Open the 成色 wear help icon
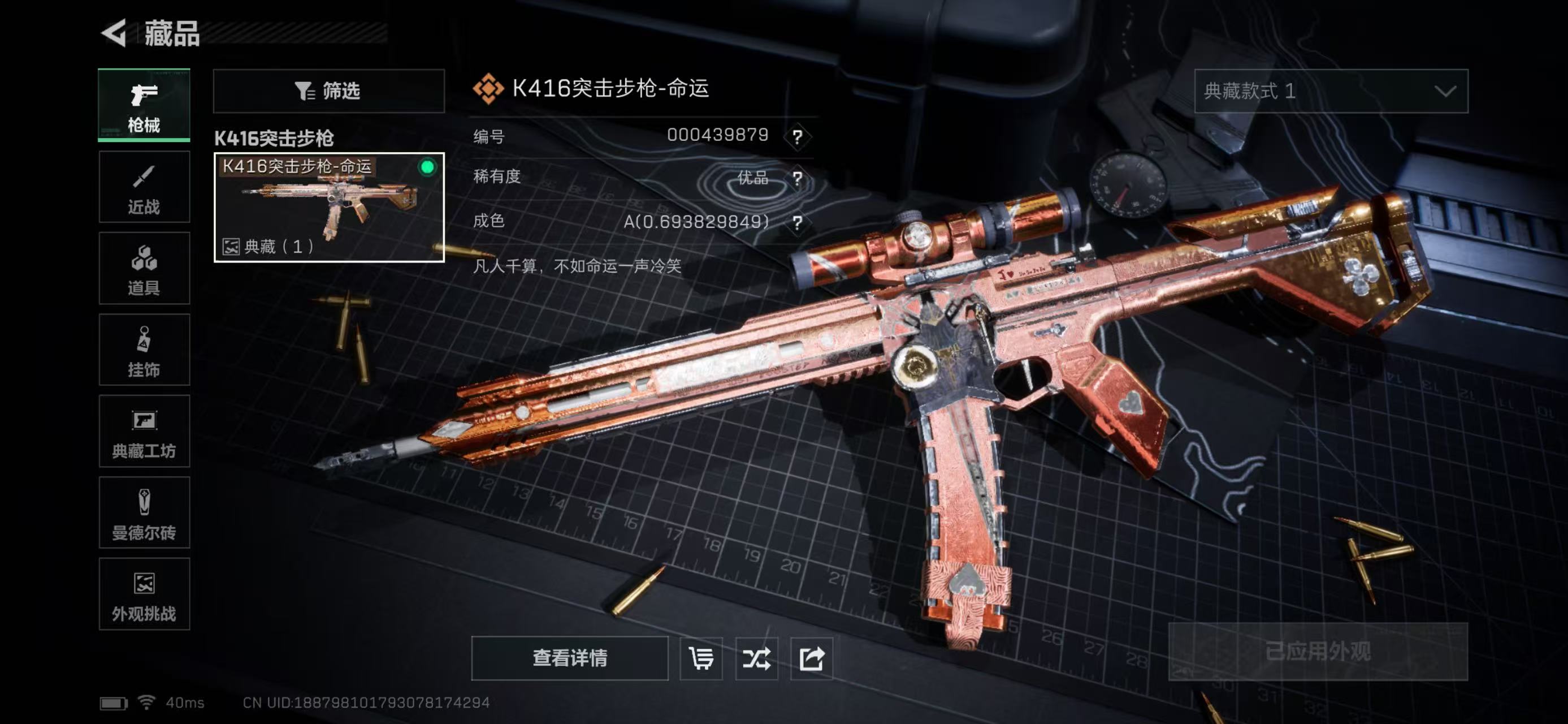 point(798,222)
